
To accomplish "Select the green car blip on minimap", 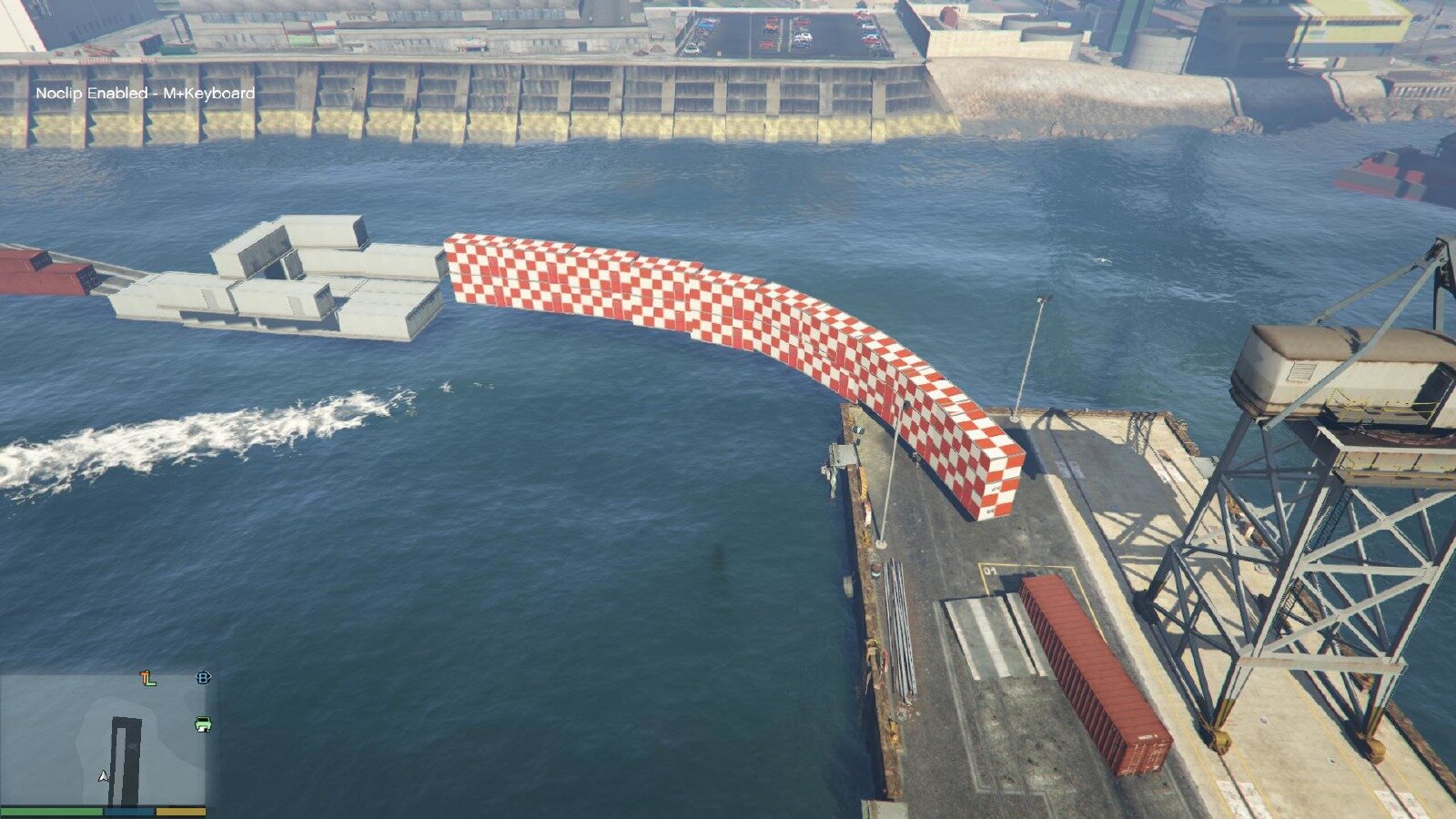I will 203,724.
